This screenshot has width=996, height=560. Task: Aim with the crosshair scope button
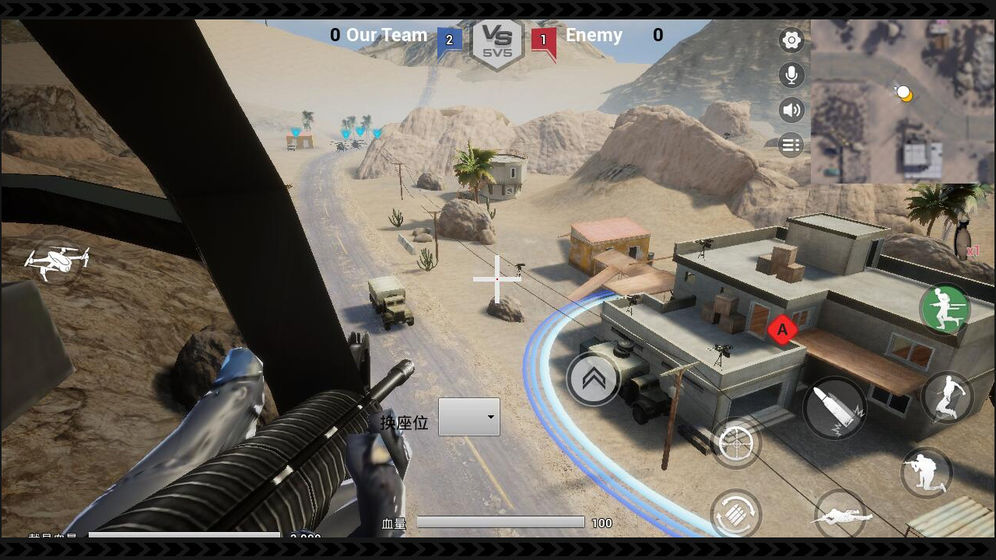click(736, 443)
